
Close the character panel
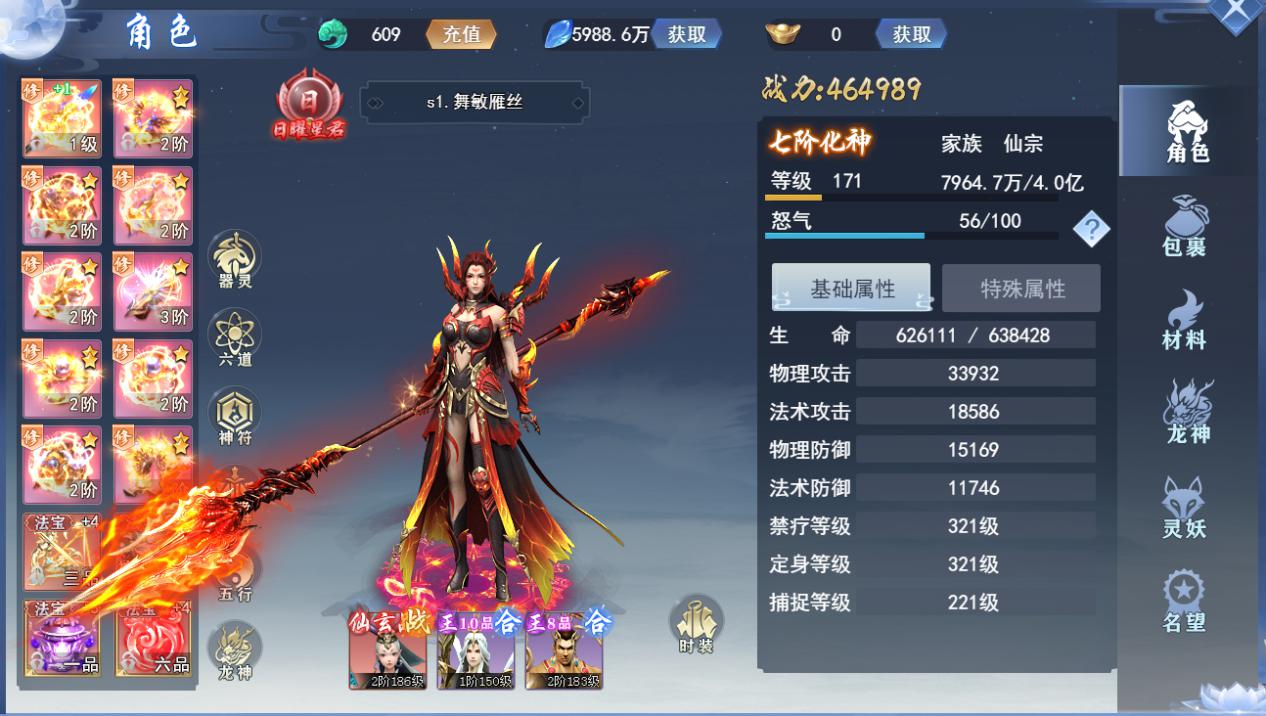click(1236, 14)
